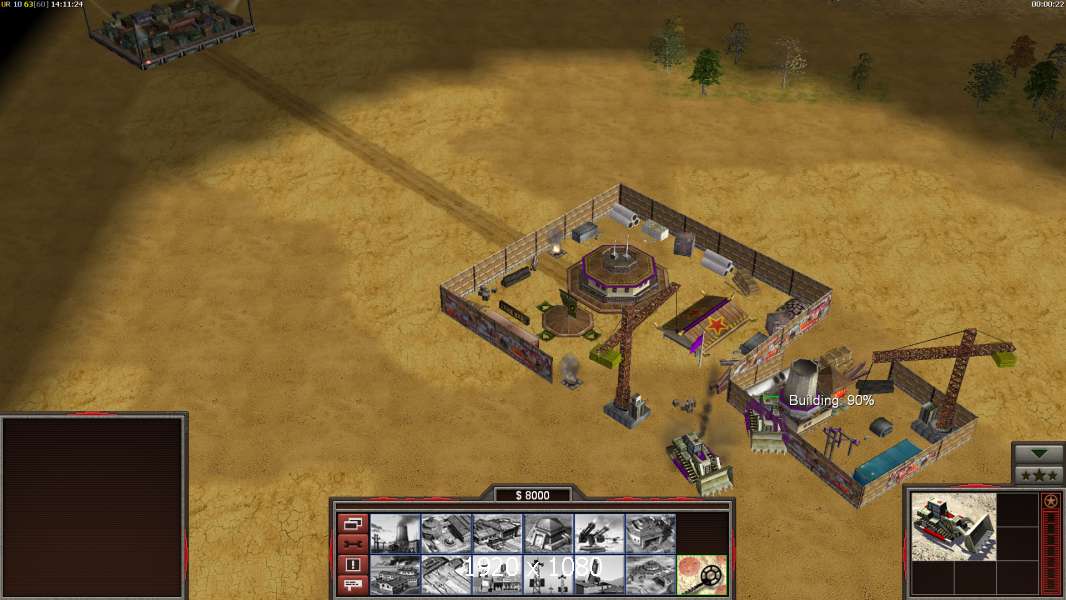Select the twin speaker towers build icon
The image size is (1066, 600).
point(548,575)
